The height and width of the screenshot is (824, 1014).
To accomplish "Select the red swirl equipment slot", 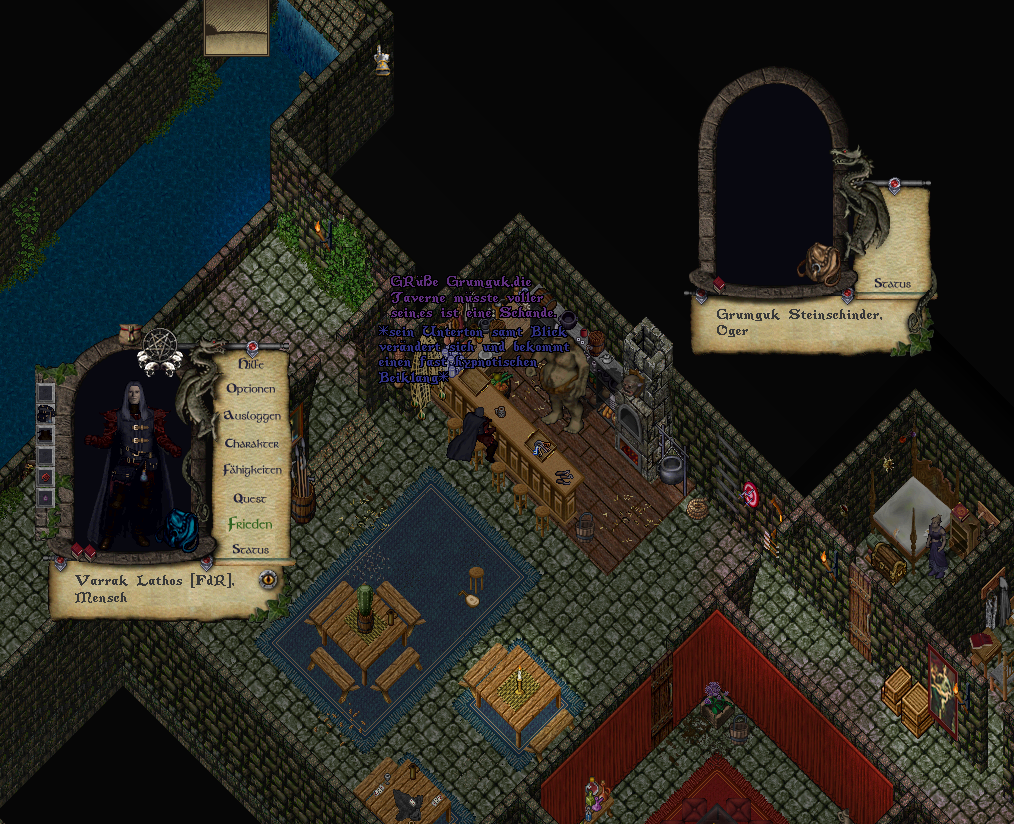I will (45, 477).
